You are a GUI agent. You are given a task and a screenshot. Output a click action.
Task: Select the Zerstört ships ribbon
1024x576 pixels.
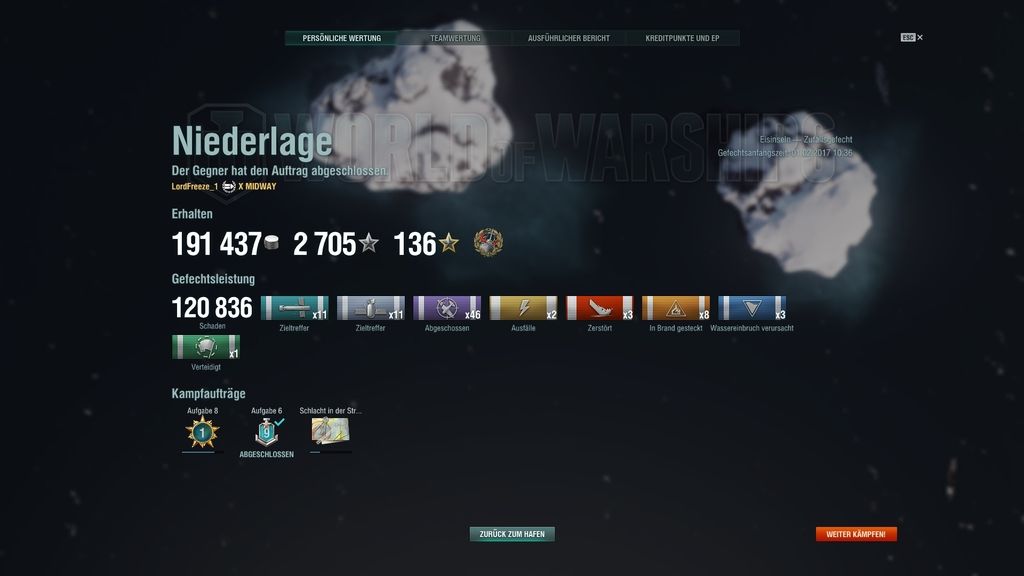(599, 308)
